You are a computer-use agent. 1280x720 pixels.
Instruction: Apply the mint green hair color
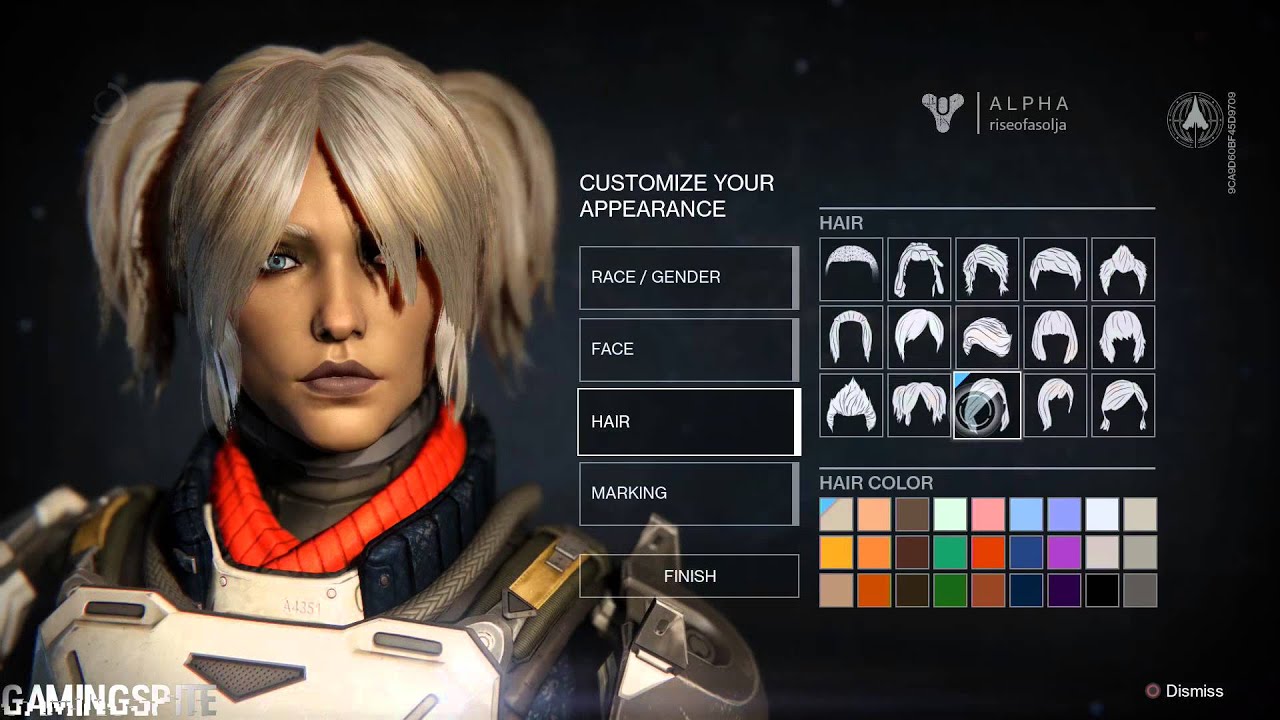950,514
